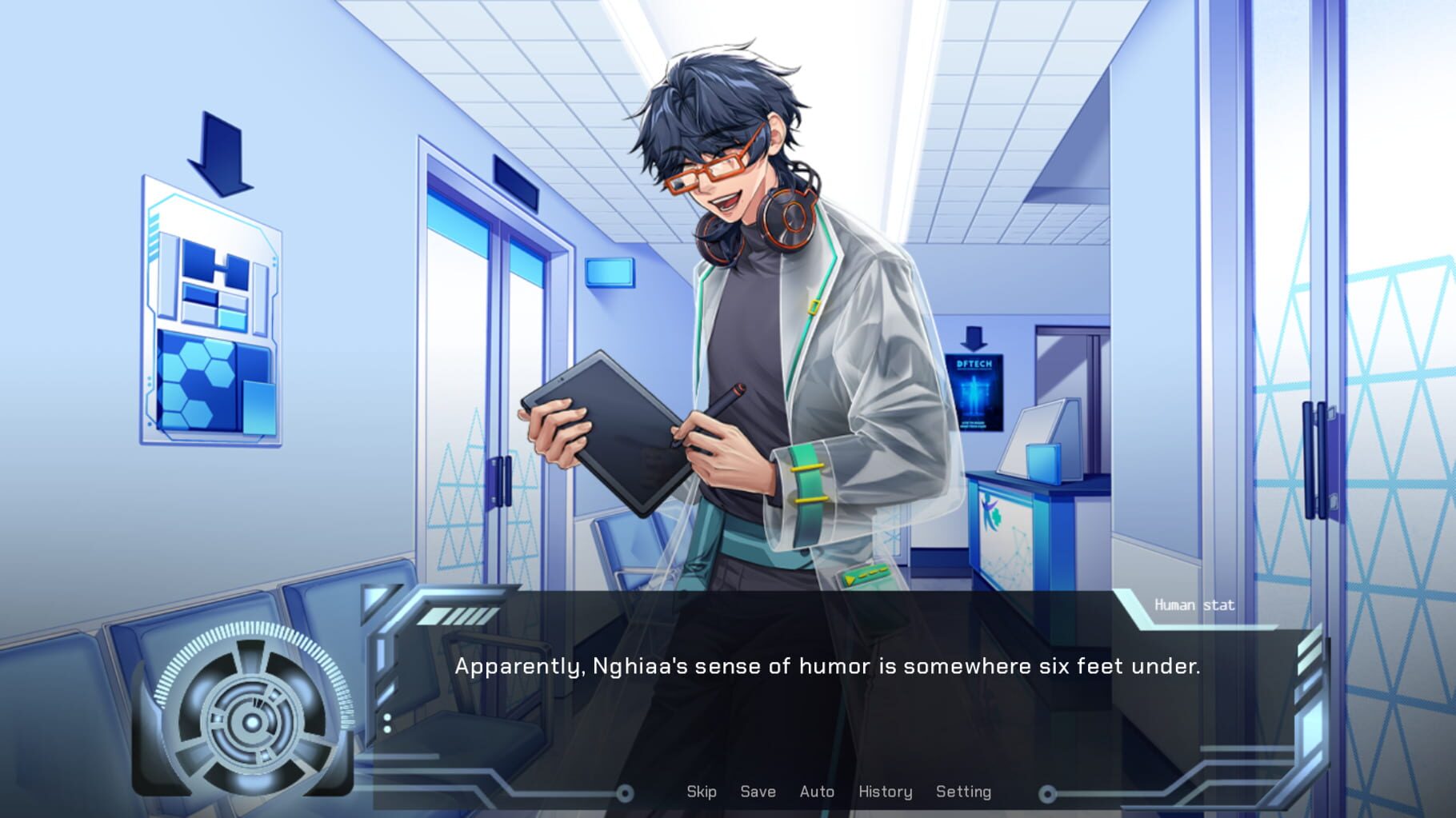Open the Setting menu
Image resolution: width=1456 pixels, height=818 pixels.
964,792
